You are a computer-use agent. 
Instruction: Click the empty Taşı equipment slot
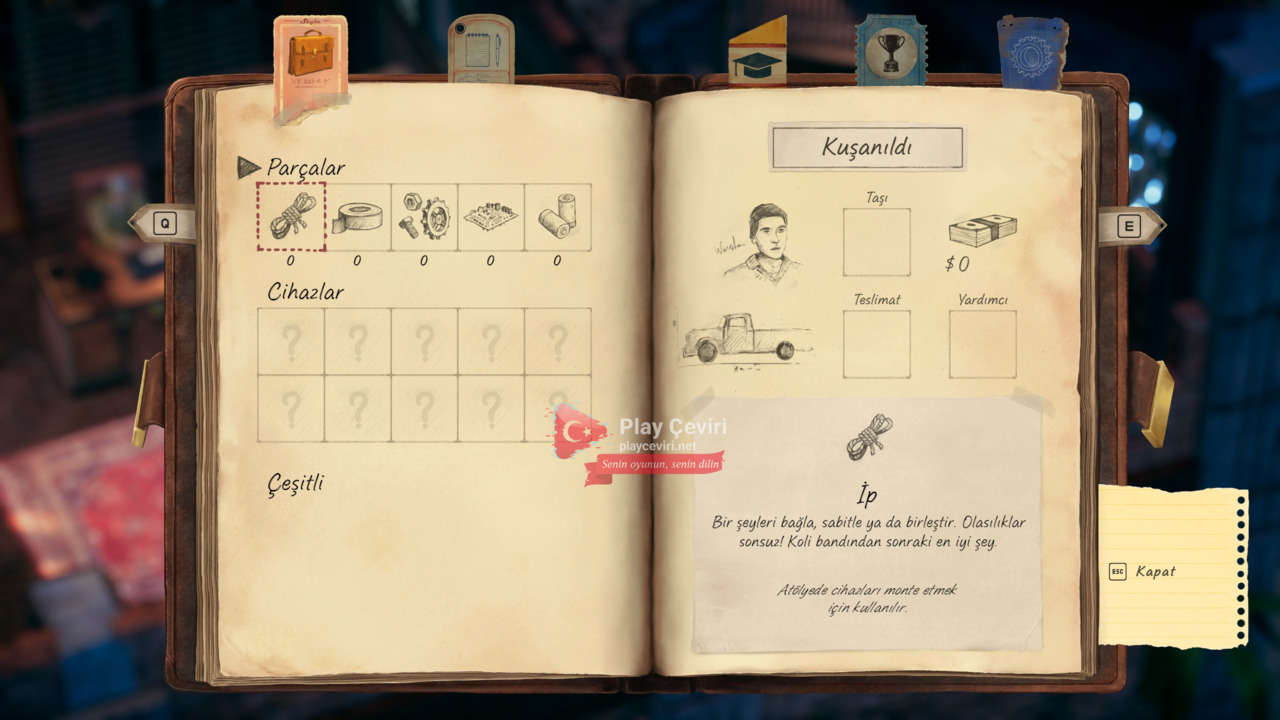[876, 242]
